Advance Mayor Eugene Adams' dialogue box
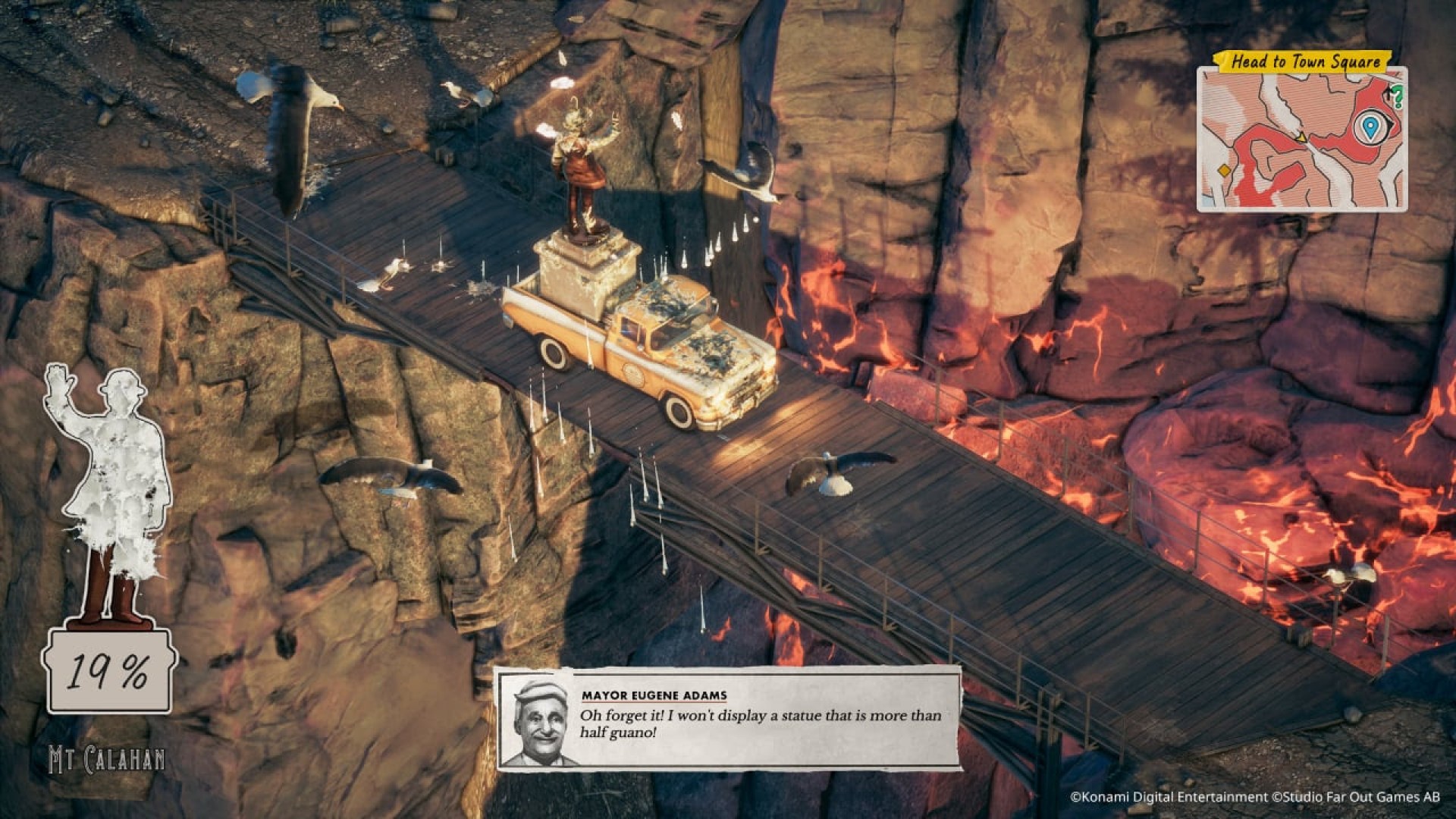The height and width of the screenshot is (819, 1456). click(x=728, y=718)
